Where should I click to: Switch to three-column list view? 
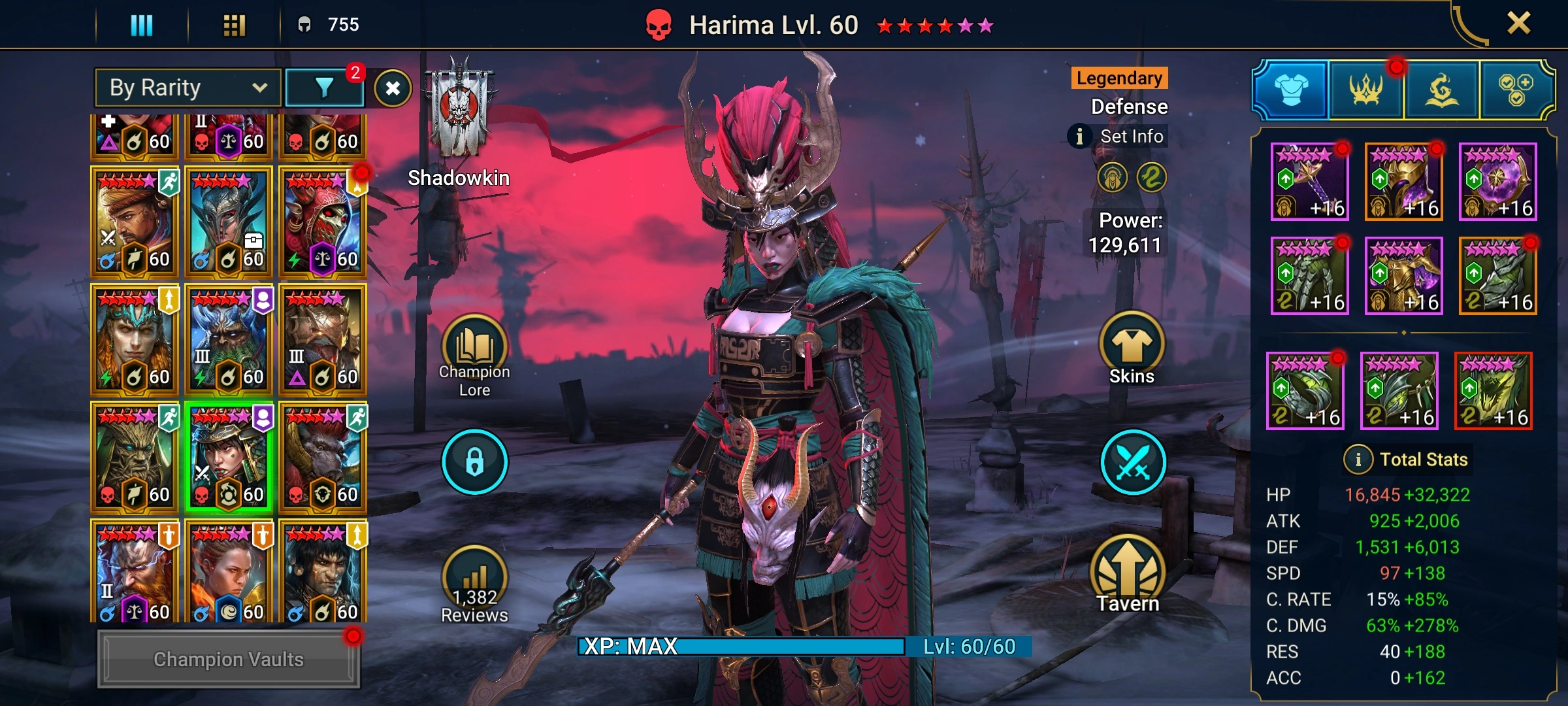142,25
